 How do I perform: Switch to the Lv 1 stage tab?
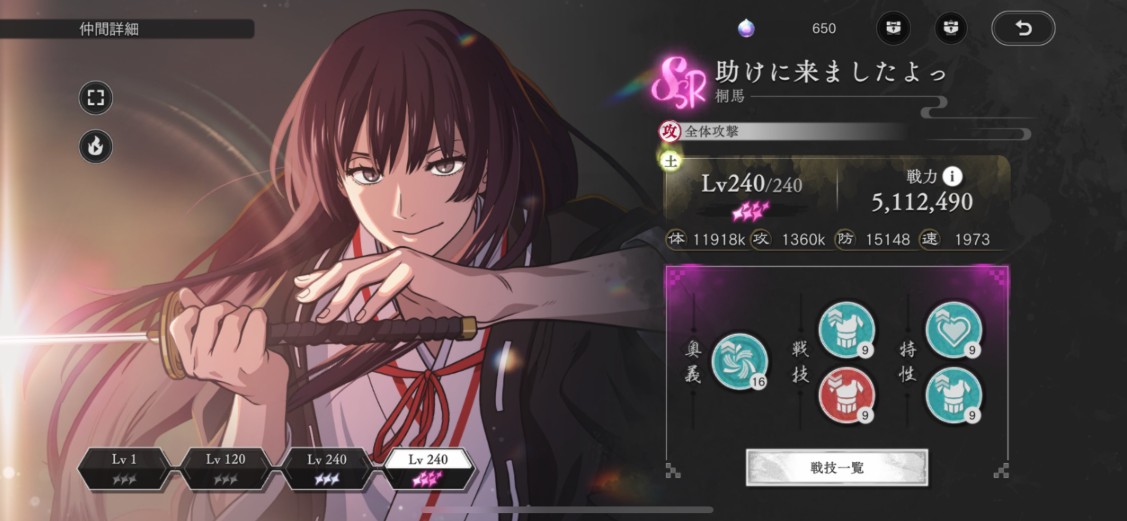pos(125,467)
